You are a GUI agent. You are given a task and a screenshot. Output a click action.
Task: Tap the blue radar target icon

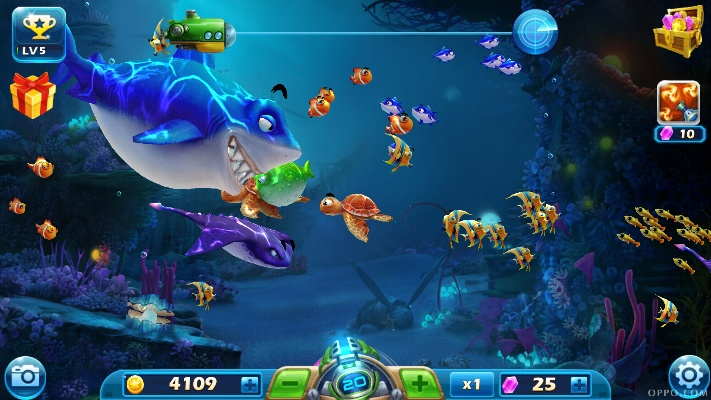pyautogui.click(x=535, y=32)
